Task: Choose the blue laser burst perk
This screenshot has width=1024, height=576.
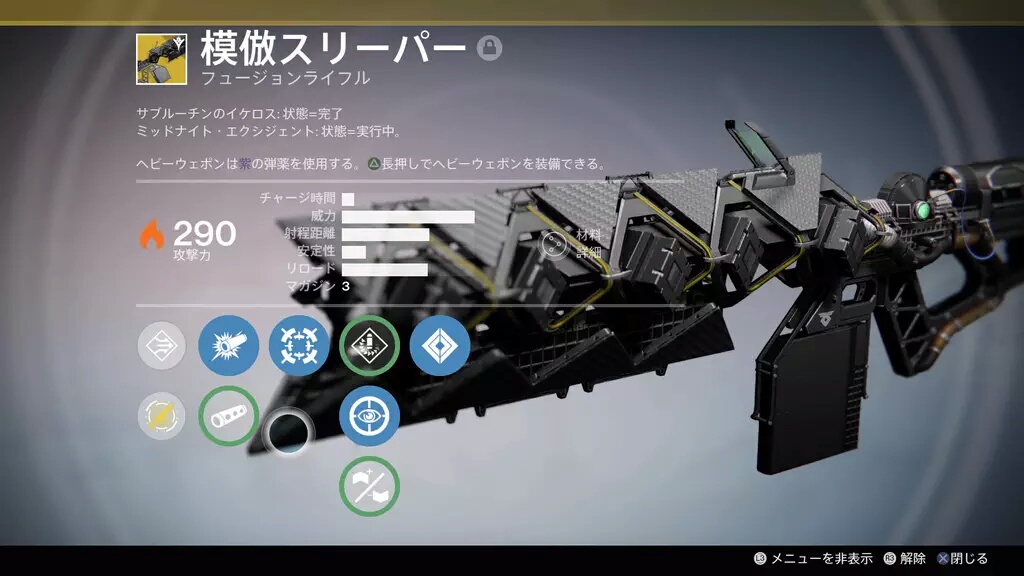Action: [229, 346]
